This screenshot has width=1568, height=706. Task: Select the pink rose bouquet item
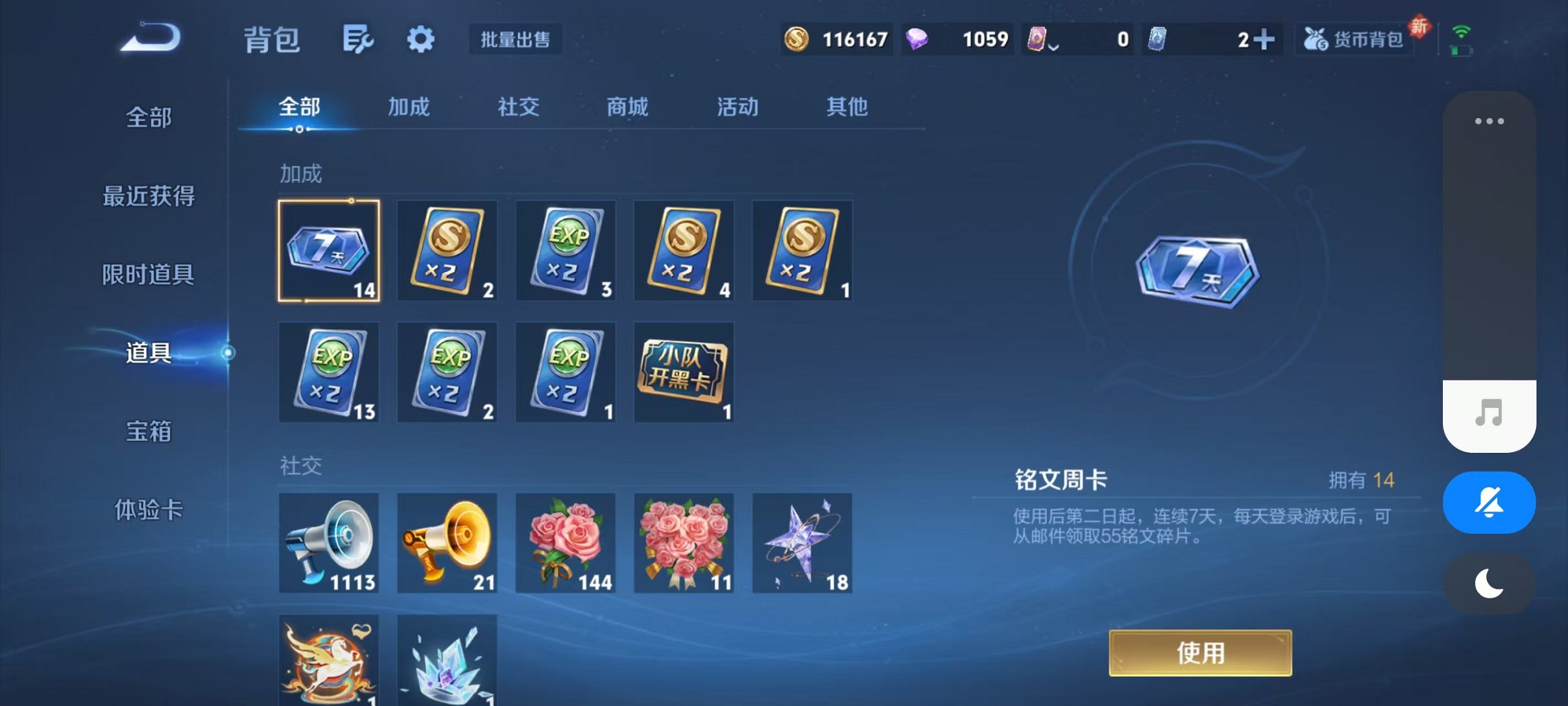pyautogui.click(x=565, y=544)
